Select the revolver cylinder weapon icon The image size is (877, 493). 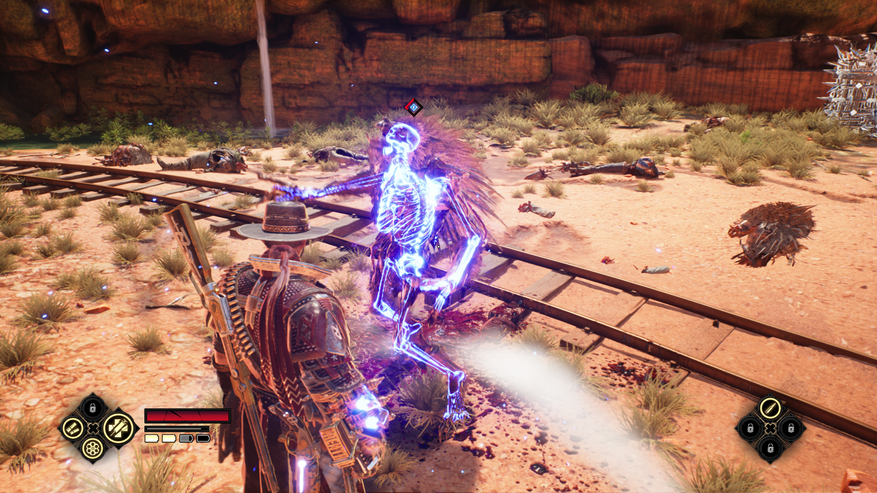[x=93, y=447]
